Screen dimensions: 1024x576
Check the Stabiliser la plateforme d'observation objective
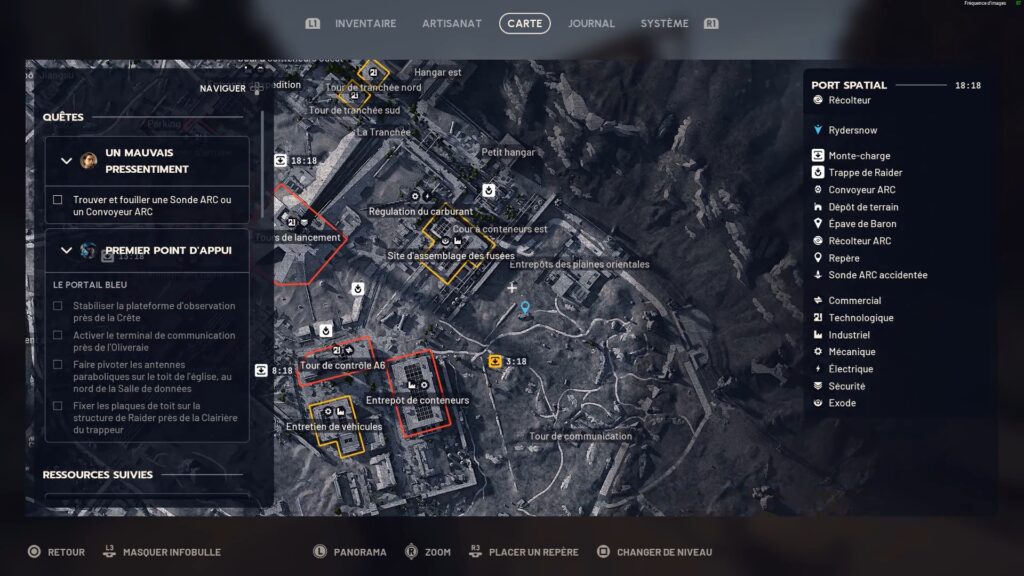[58, 306]
